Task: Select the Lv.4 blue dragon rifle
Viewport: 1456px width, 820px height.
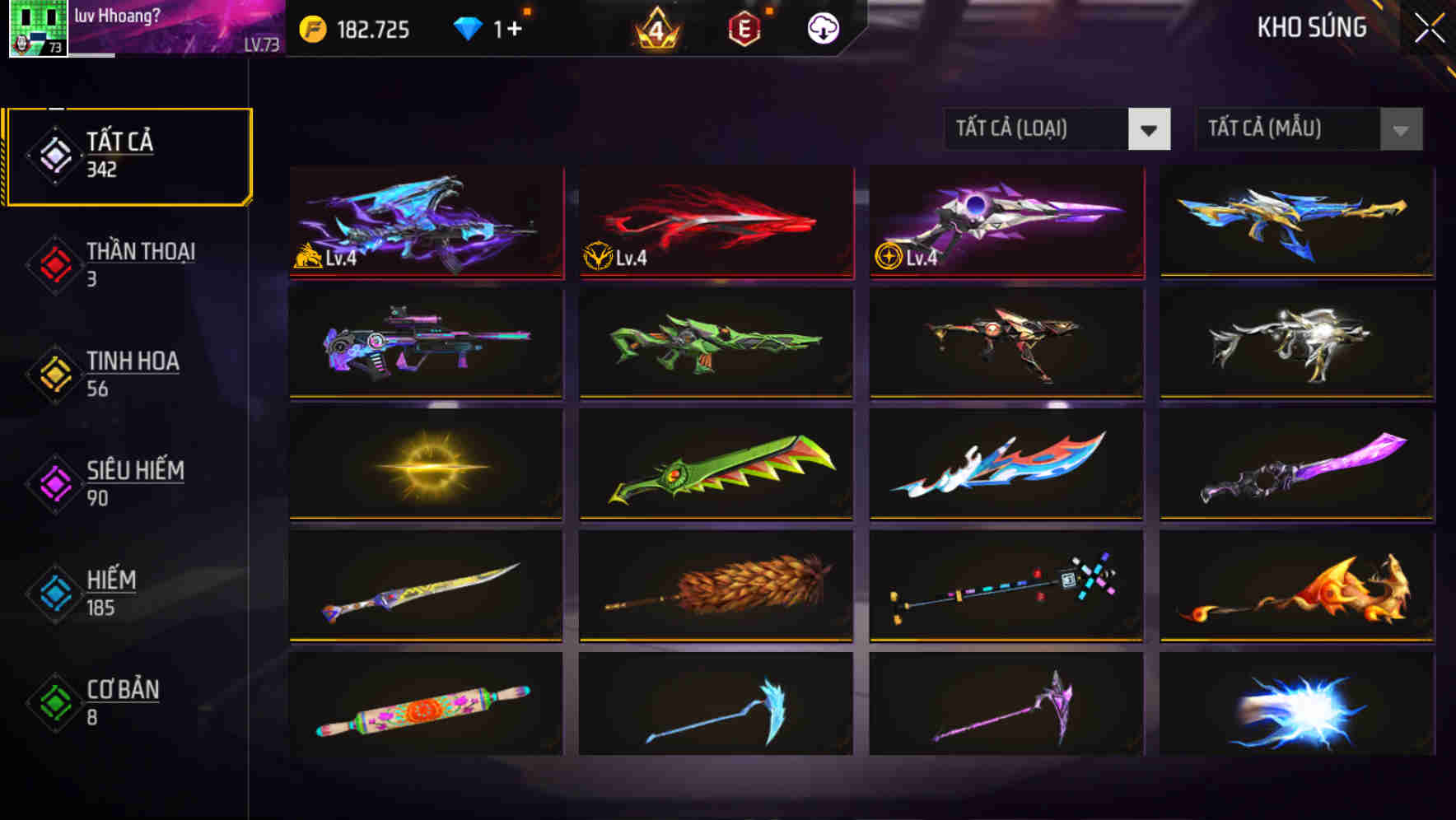Action: (425, 223)
